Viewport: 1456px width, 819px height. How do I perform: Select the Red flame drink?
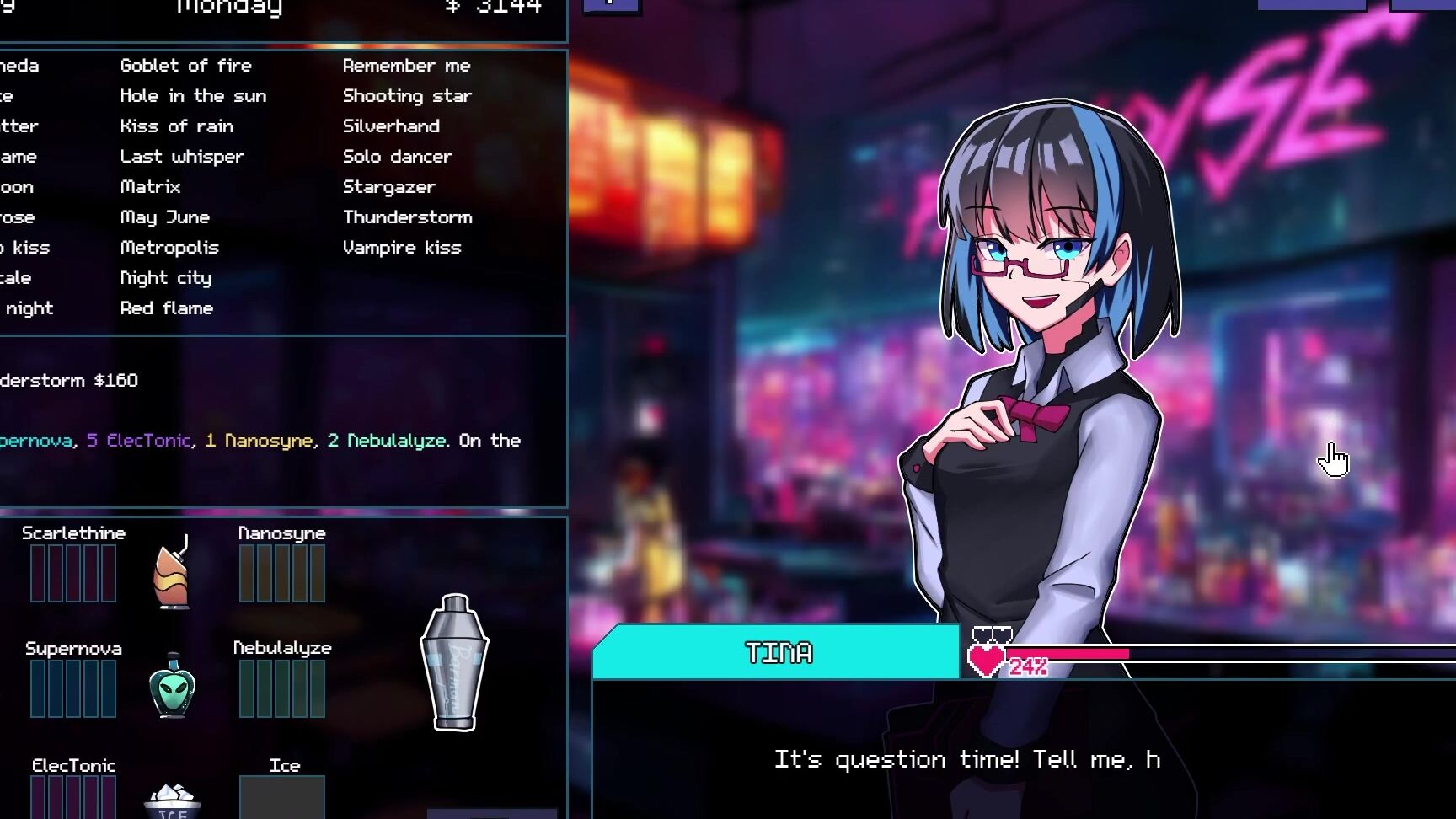[x=167, y=308]
